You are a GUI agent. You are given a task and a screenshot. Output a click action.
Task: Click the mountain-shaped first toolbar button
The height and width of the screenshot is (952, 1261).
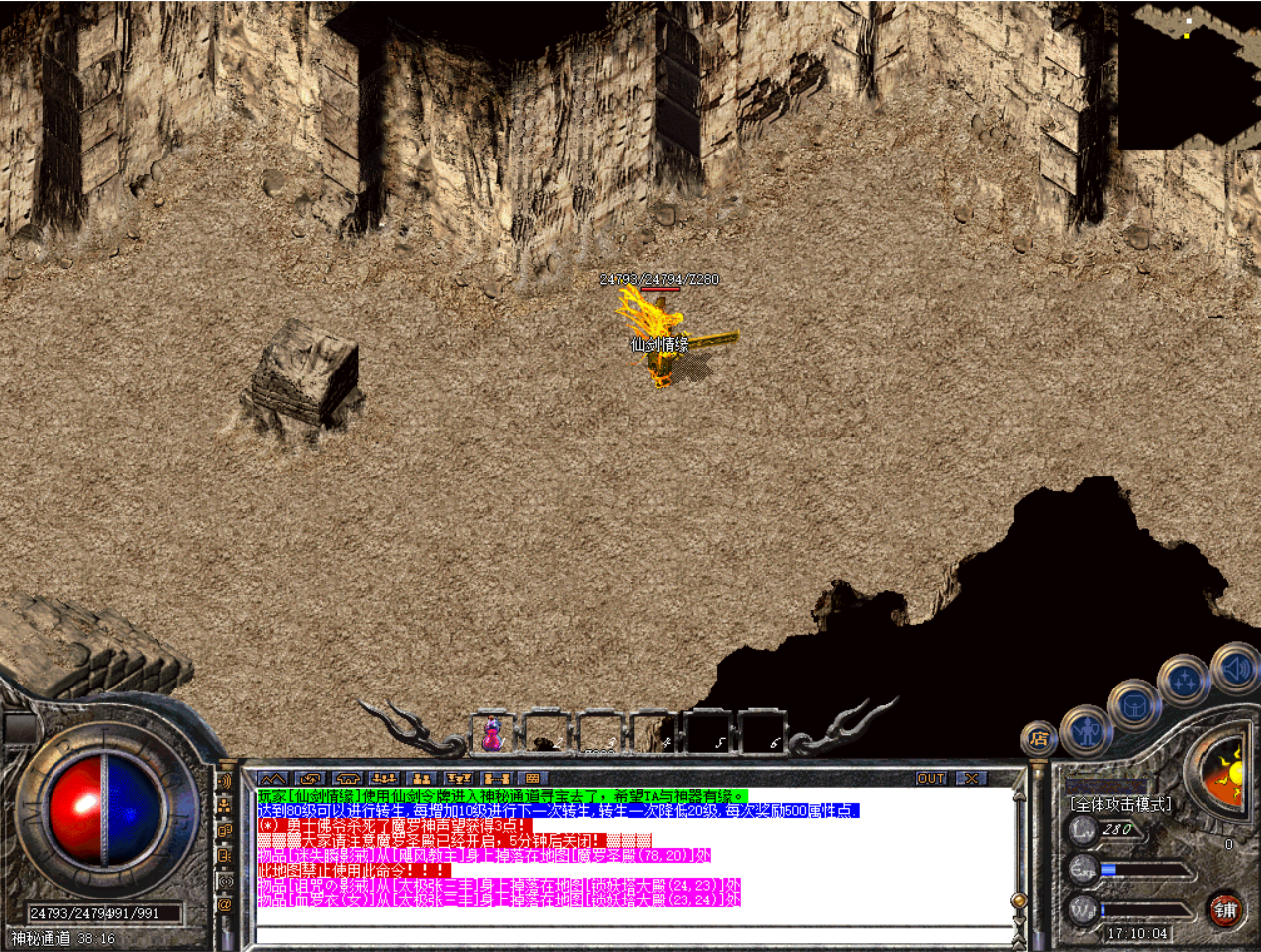pyautogui.click(x=272, y=779)
